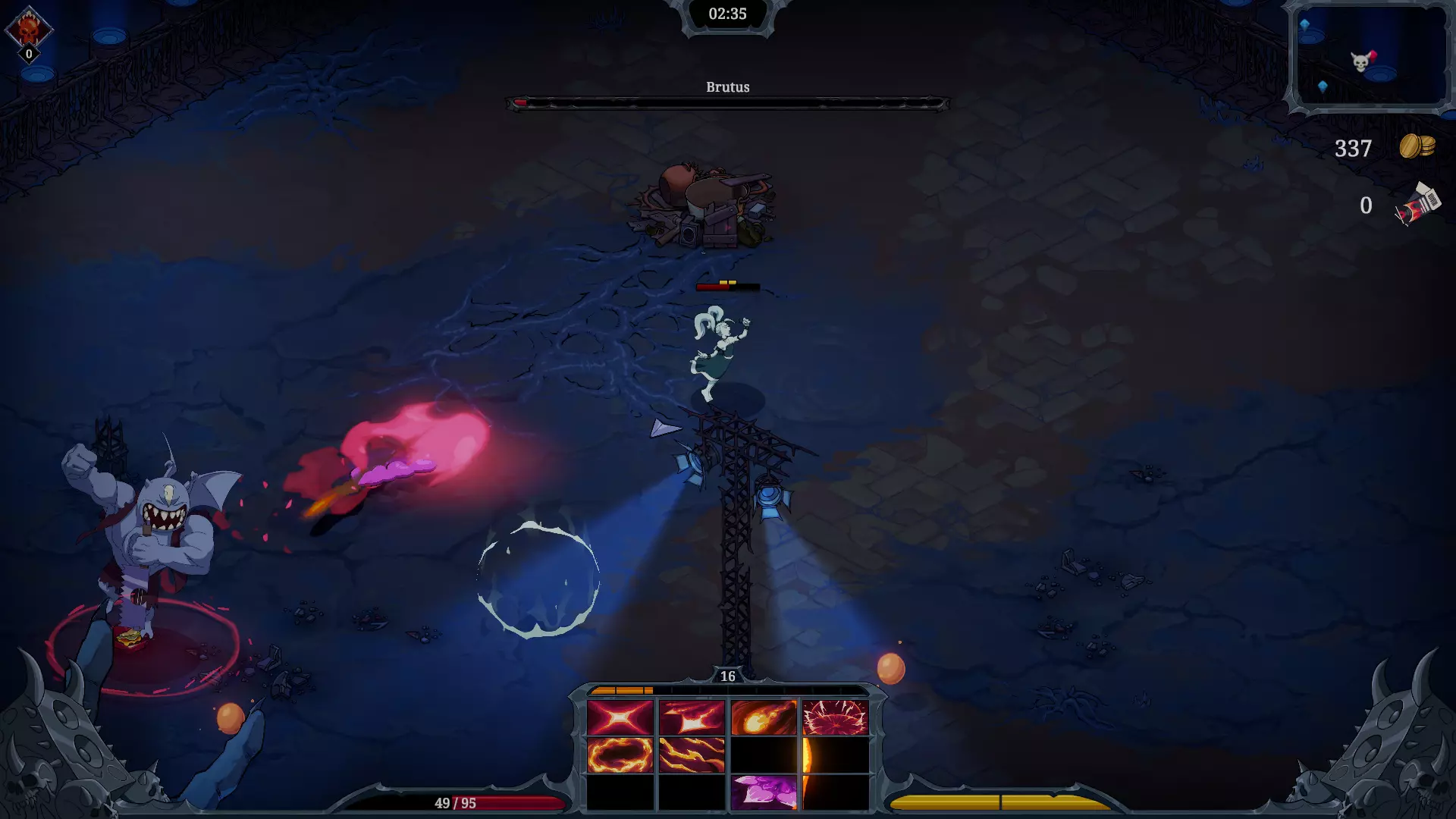Use the fireball ability icon
1456x819 pixels.
click(x=764, y=717)
